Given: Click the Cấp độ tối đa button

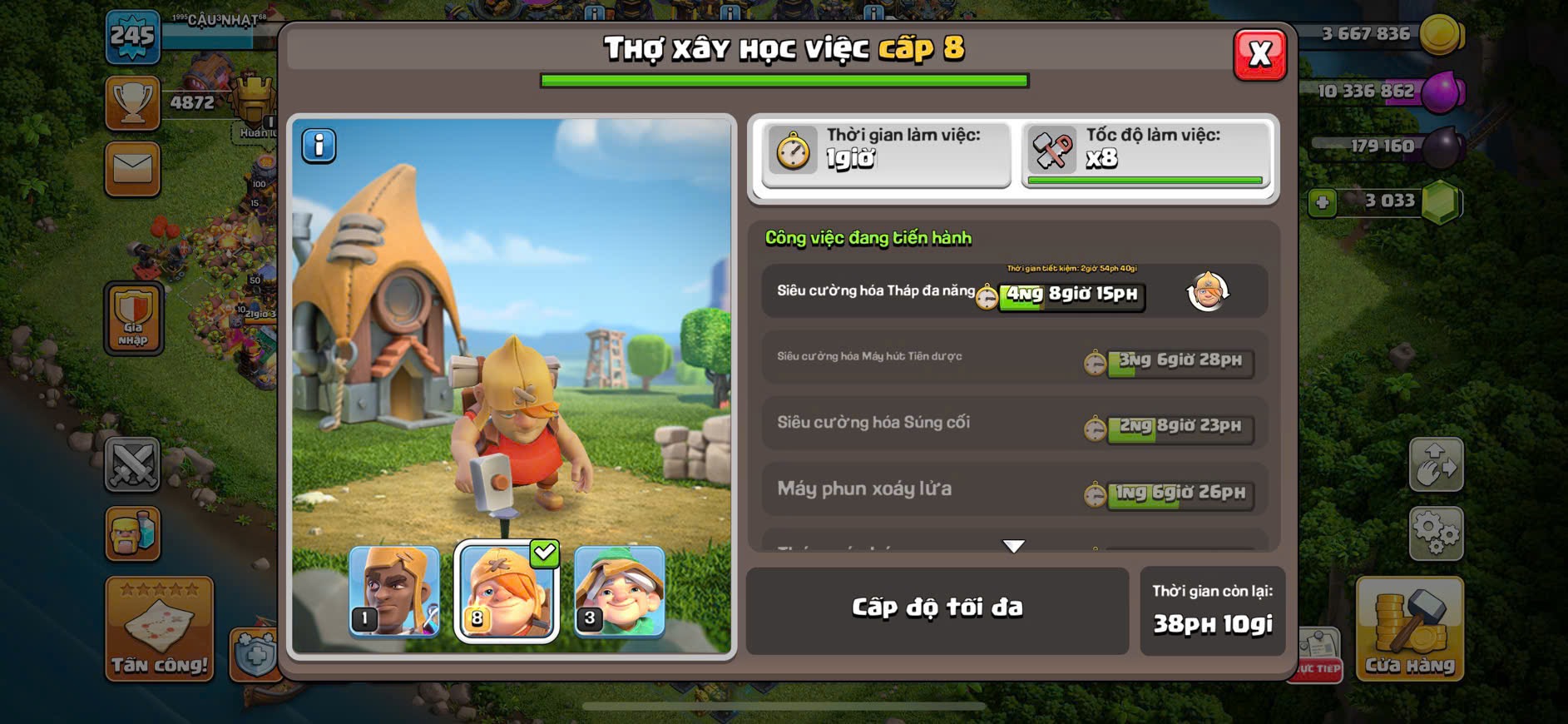Looking at the screenshot, I should [x=937, y=609].
